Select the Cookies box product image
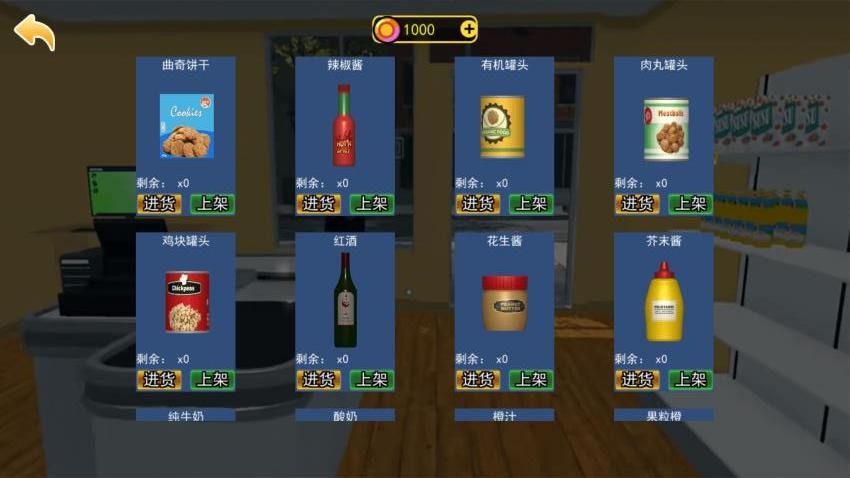This screenshot has width=850, height=478. (x=187, y=126)
